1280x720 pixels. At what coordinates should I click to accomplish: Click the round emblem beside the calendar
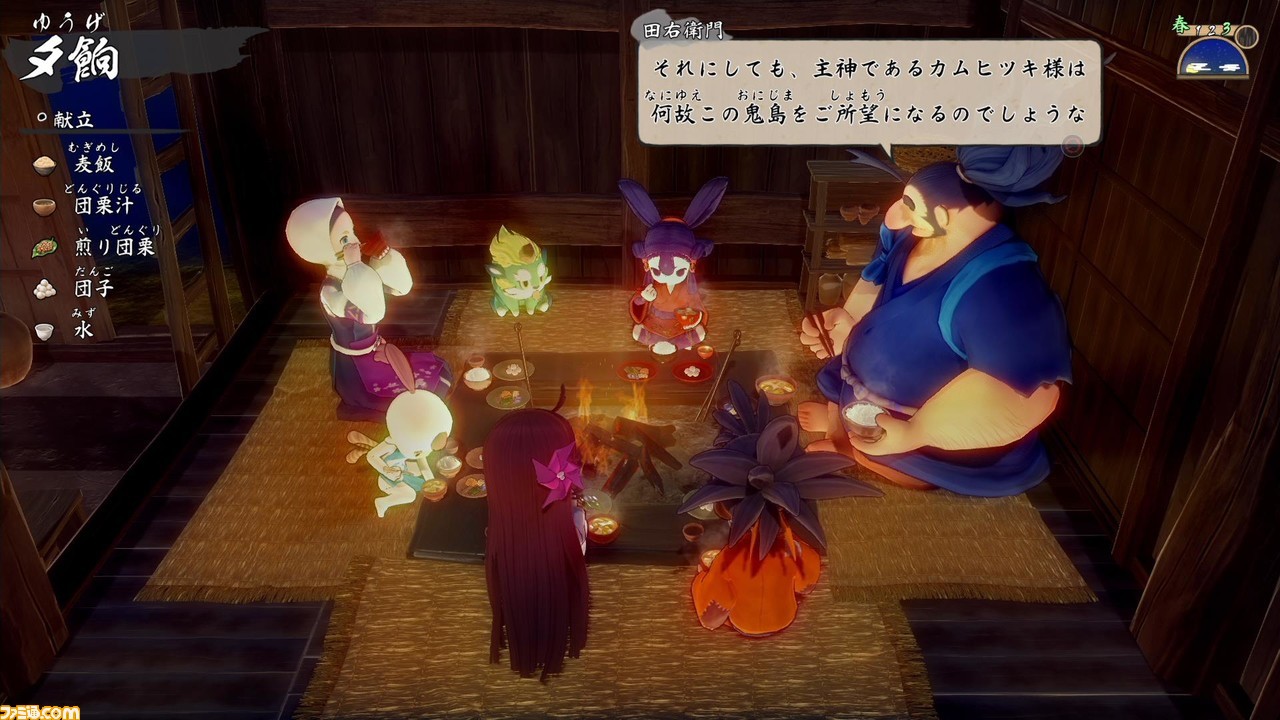[x=1246, y=38]
